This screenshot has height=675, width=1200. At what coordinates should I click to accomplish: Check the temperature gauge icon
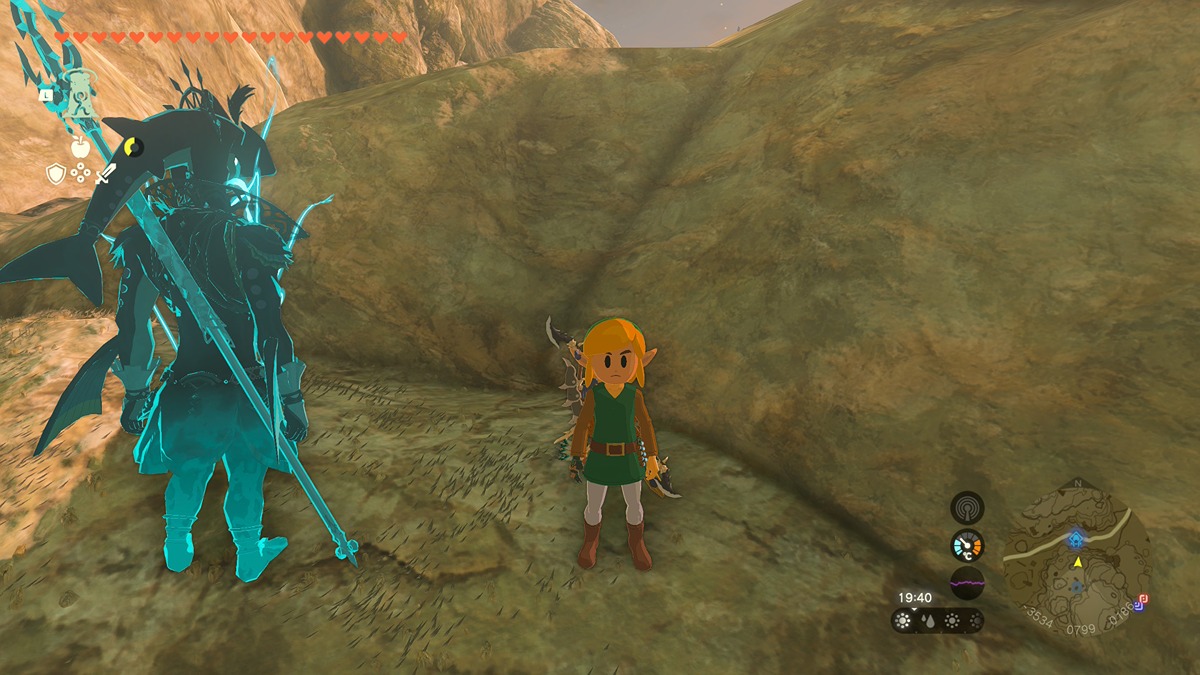(967, 545)
